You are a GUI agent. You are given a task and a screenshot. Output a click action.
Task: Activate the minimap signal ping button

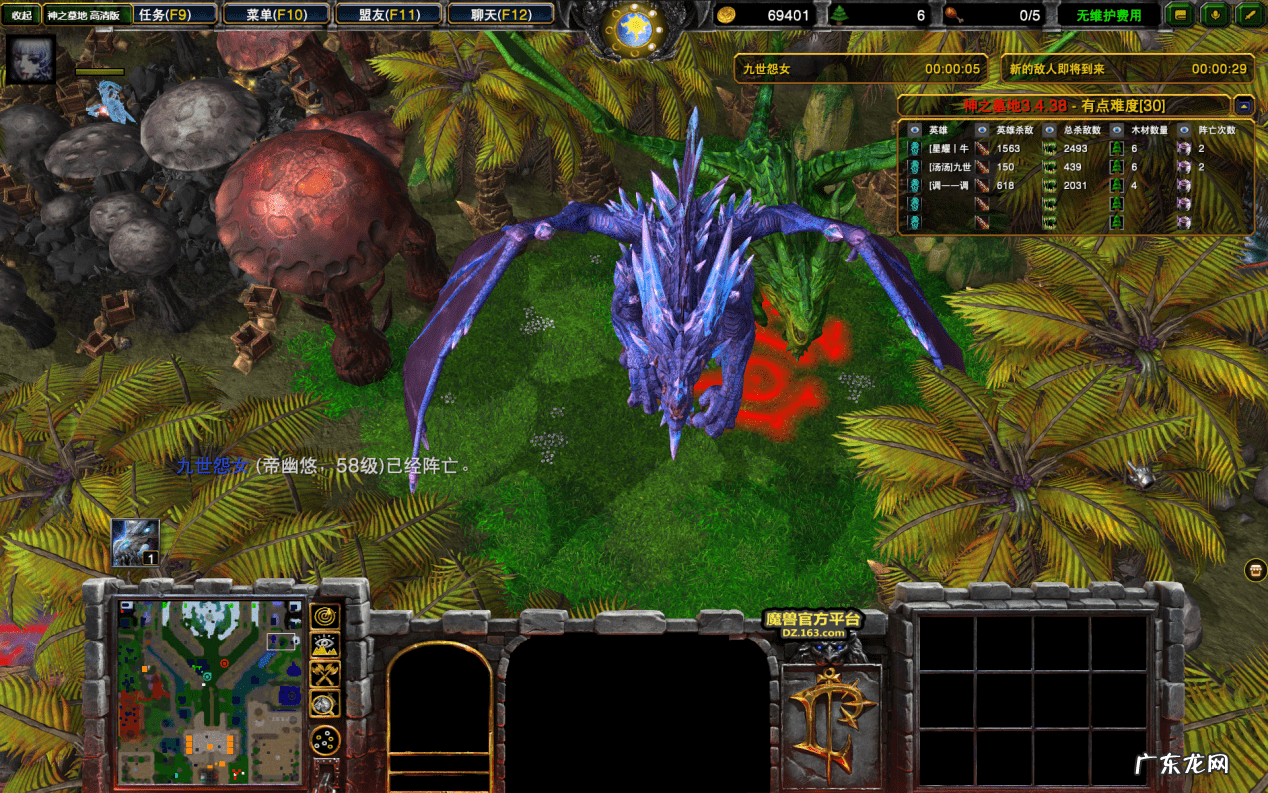click(x=325, y=617)
